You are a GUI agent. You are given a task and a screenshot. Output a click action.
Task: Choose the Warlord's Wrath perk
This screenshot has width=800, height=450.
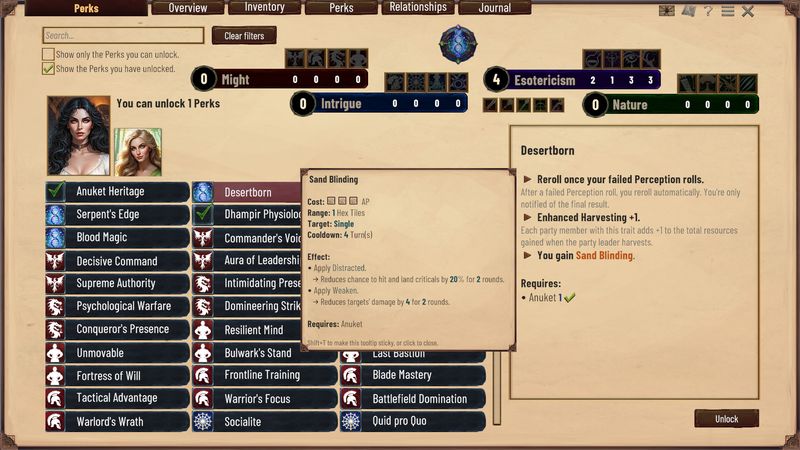(x=116, y=421)
